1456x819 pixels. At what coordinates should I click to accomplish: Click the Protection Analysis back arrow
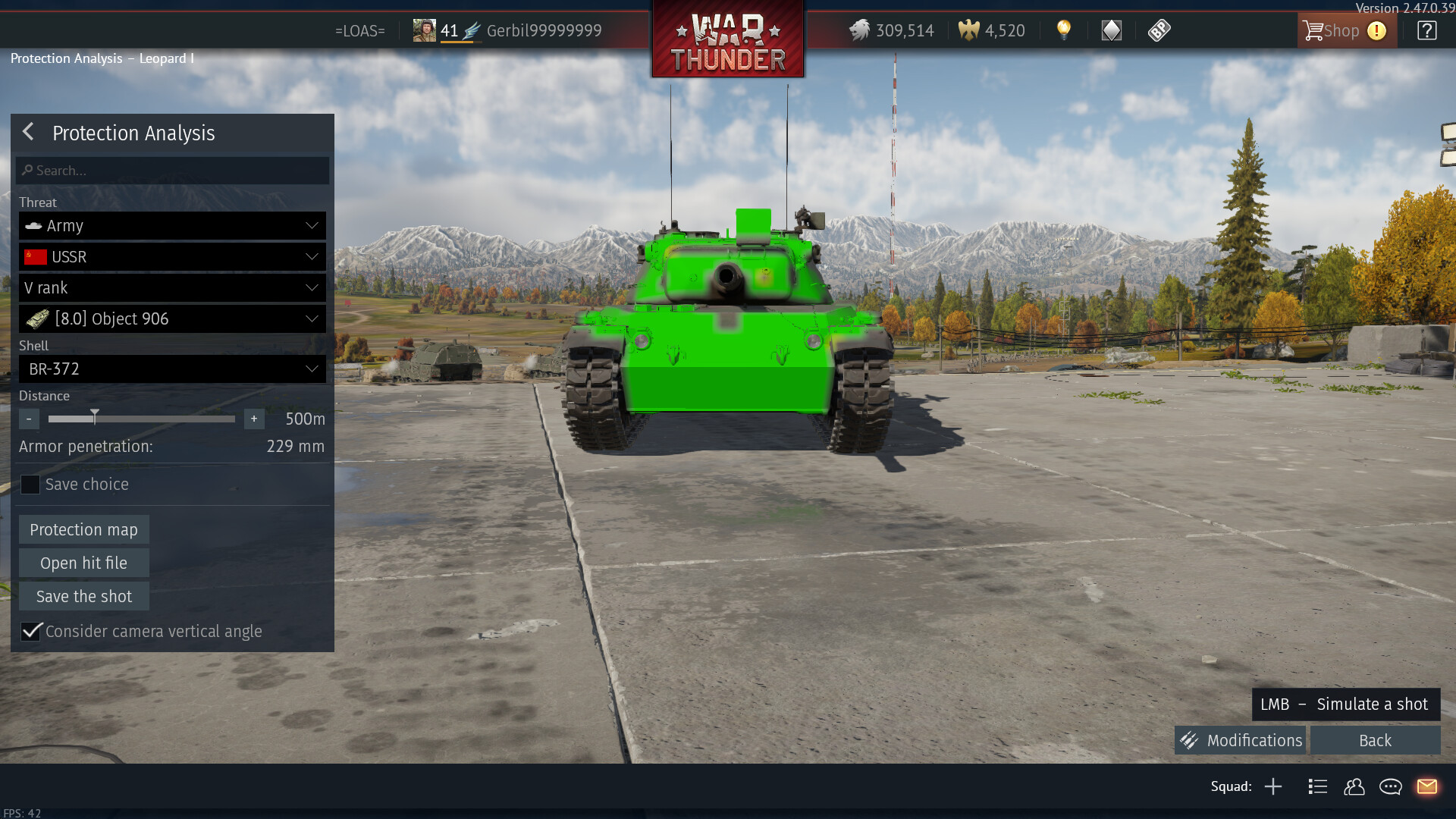[x=29, y=133]
